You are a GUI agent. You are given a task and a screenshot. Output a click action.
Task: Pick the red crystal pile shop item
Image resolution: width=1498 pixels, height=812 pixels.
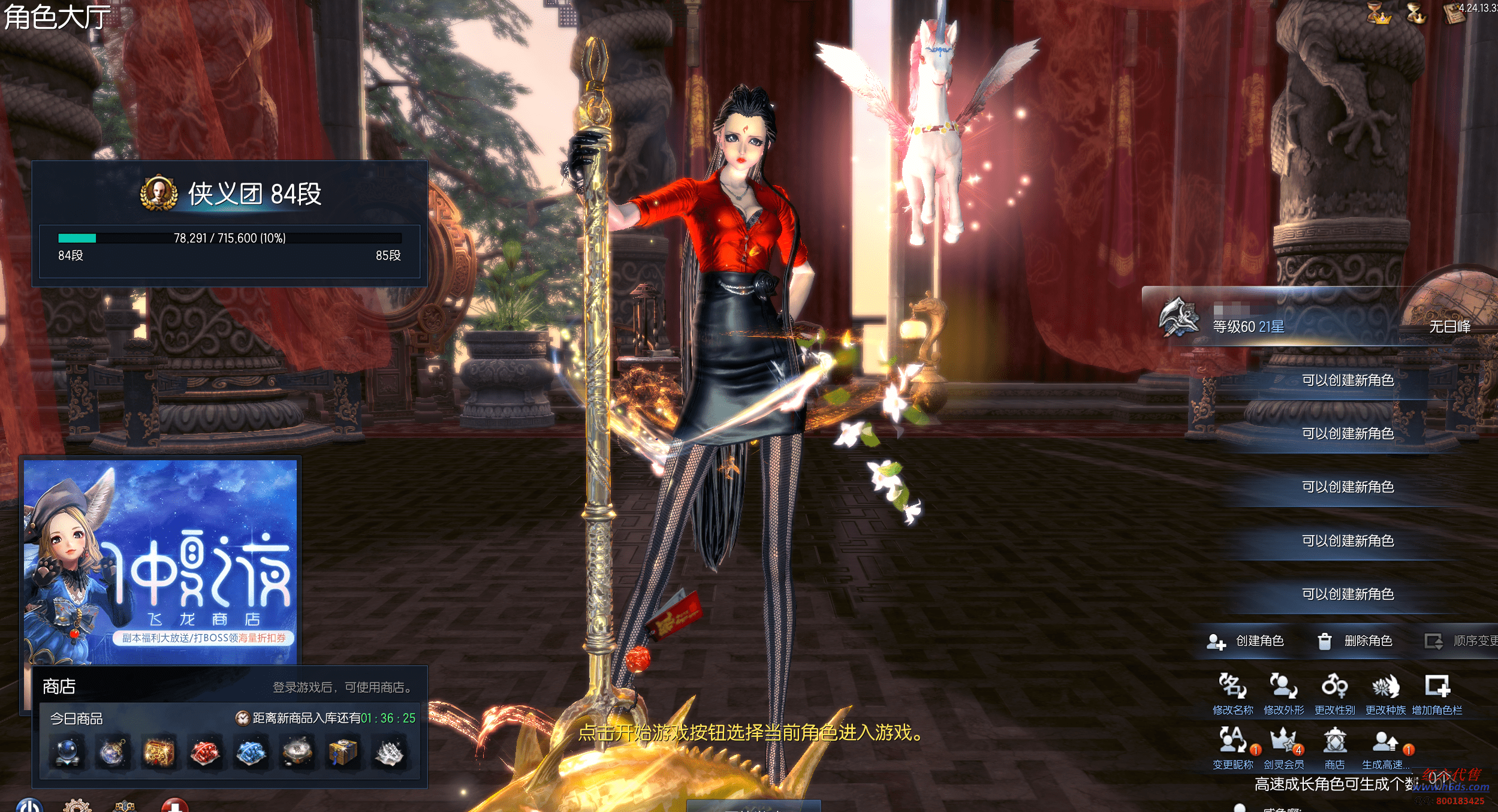point(205,753)
